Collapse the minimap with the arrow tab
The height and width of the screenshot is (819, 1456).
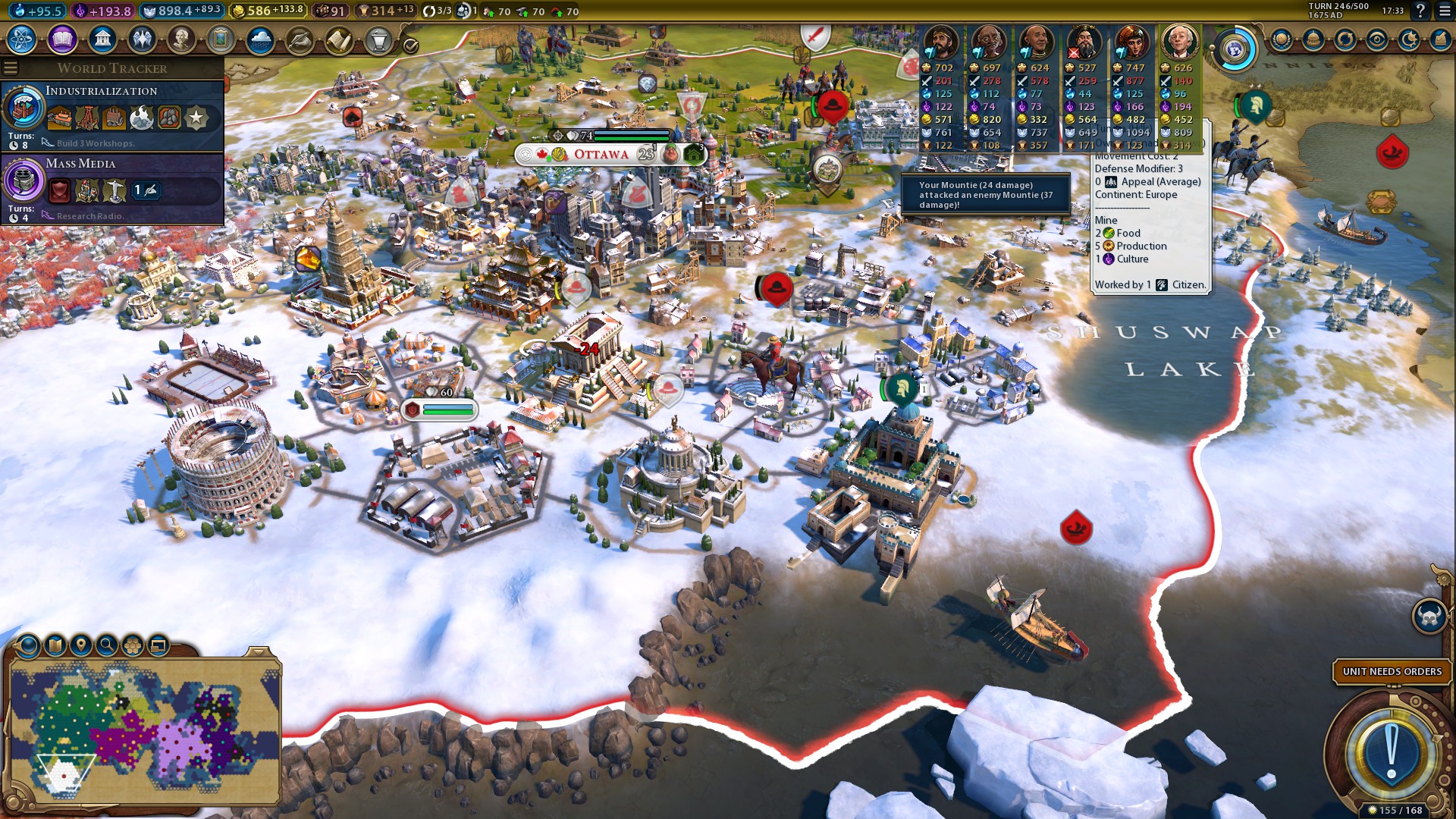259,651
